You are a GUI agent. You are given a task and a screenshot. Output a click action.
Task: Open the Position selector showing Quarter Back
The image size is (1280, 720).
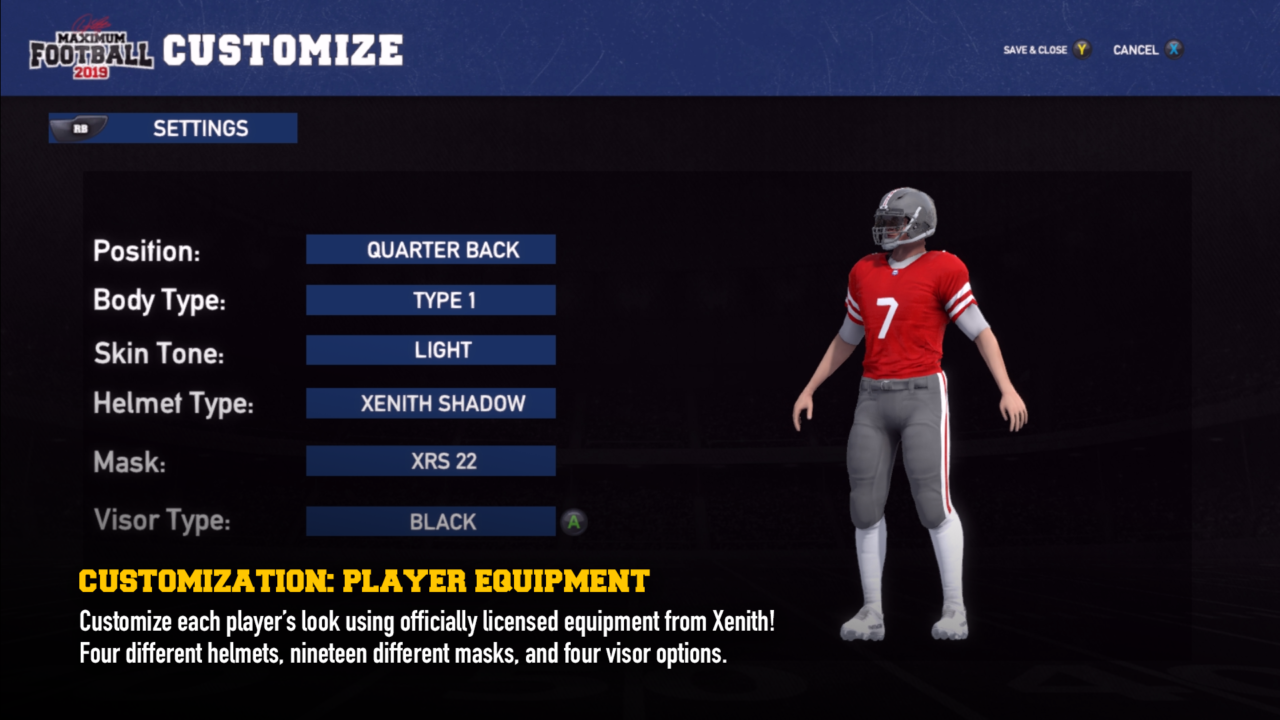pos(430,249)
